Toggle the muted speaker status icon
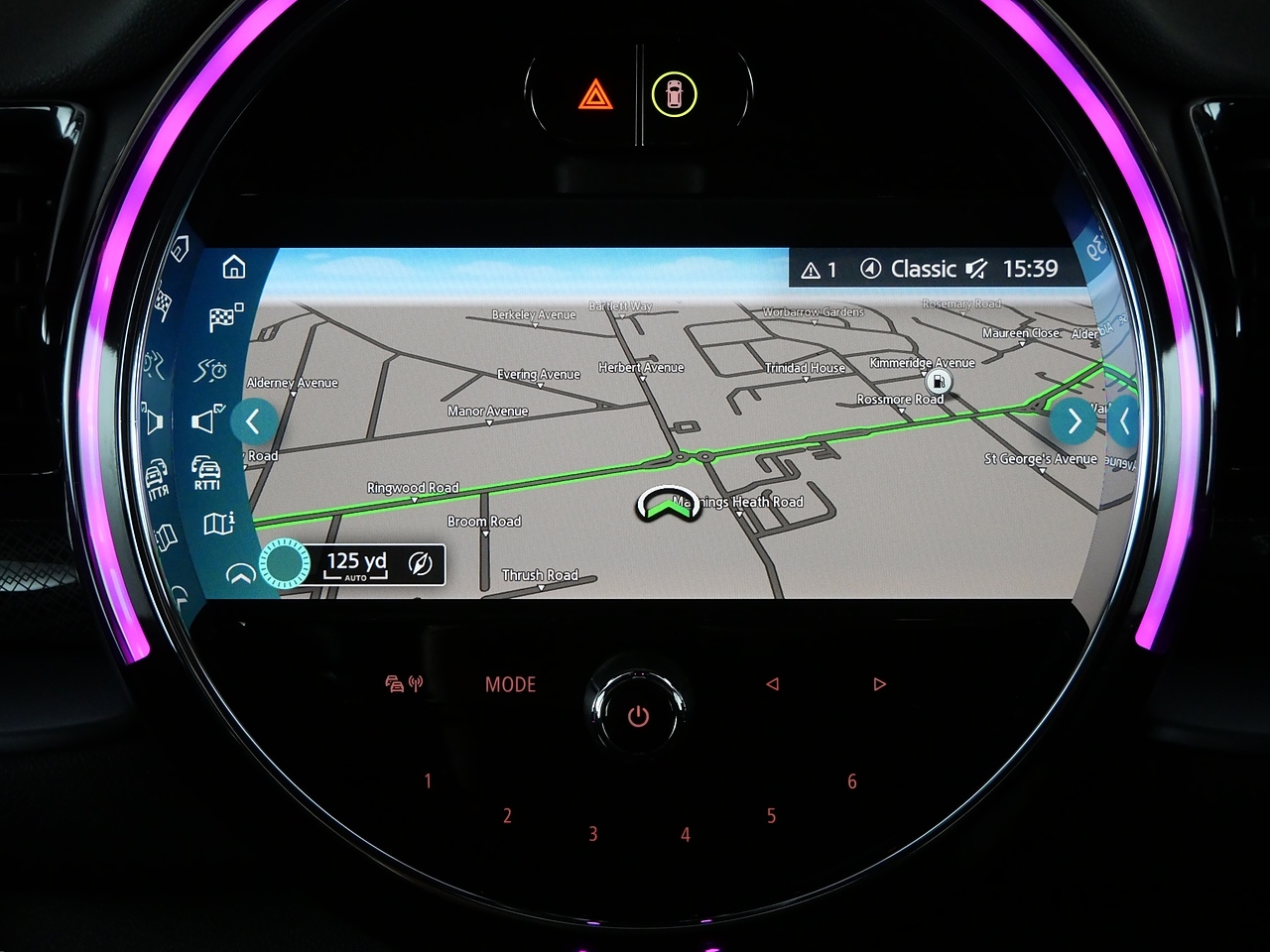The height and width of the screenshot is (952, 1270). [x=977, y=269]
